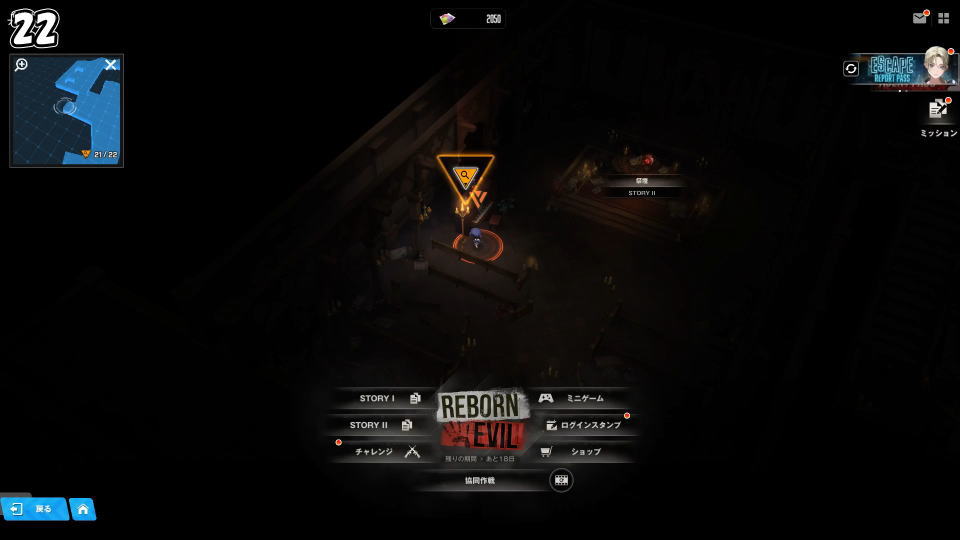Choose the 協同作戦 co-op operation entry
This screenshot has height=540, width=960.
[x=480, y=480]
